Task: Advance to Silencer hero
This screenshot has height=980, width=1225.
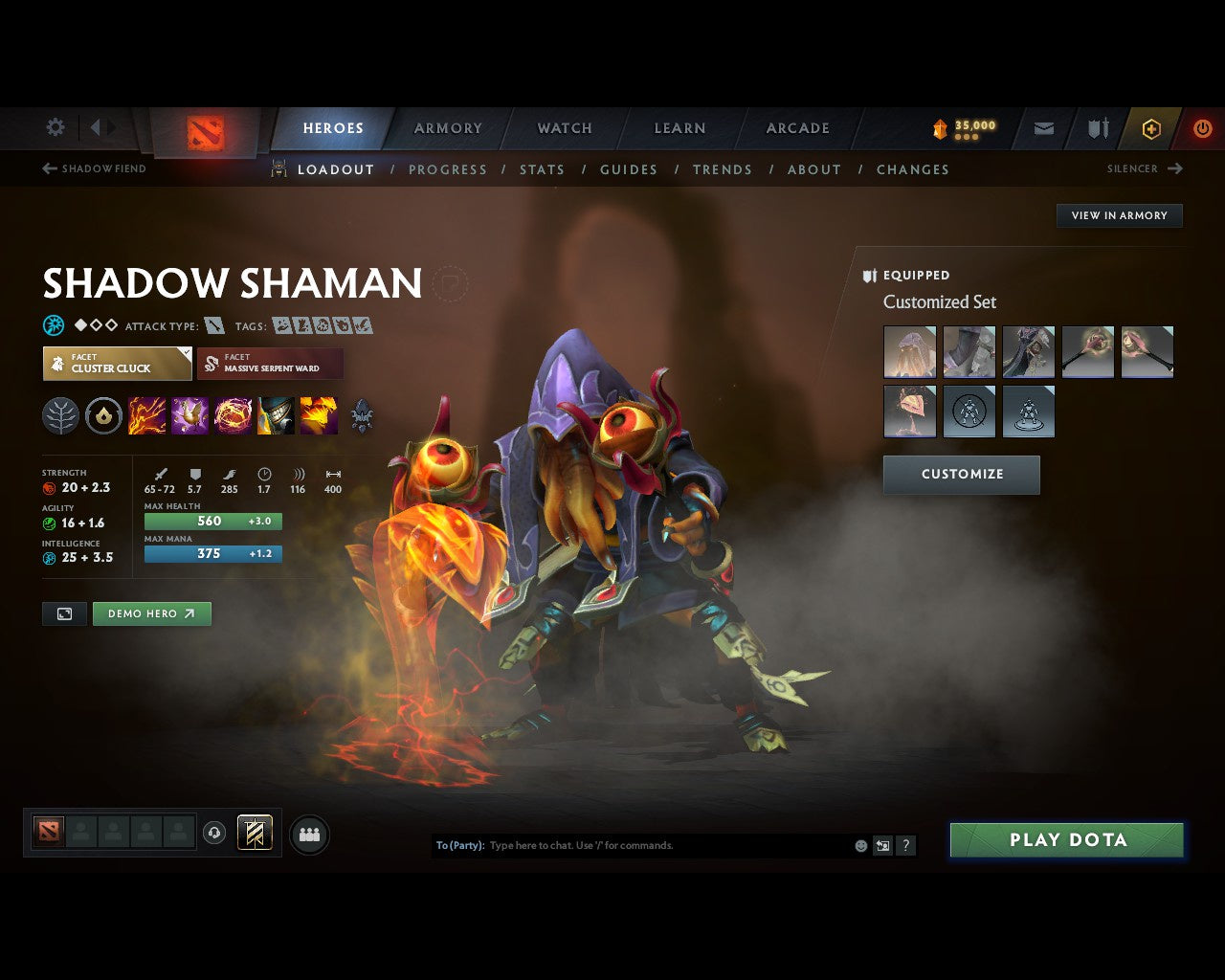Action: click(1145, 168)
